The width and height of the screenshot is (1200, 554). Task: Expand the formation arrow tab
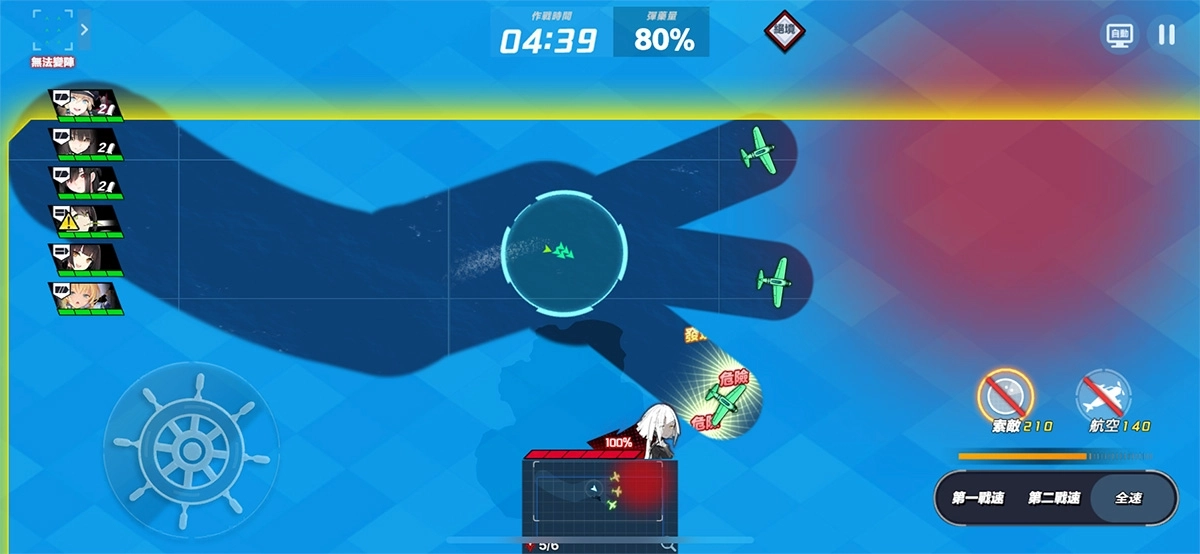[x=85, y=30]
